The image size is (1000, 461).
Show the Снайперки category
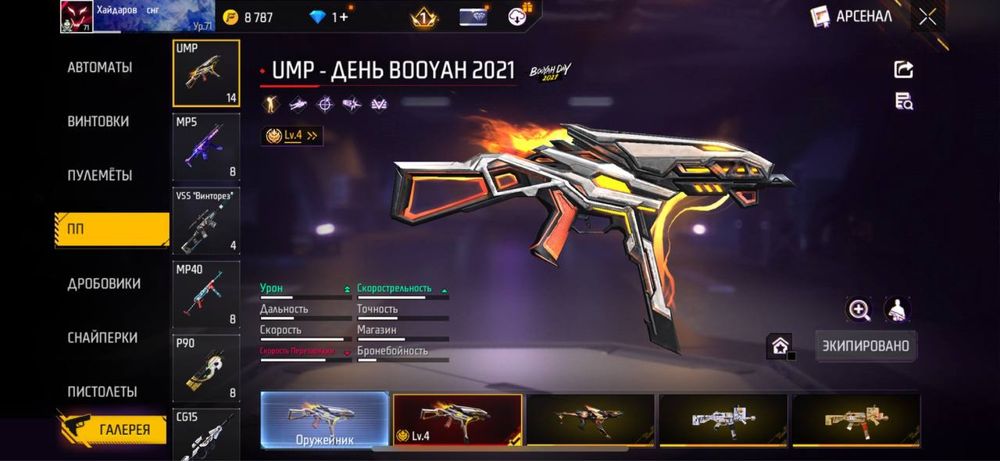pyautogui.click(x=102, y=338)
